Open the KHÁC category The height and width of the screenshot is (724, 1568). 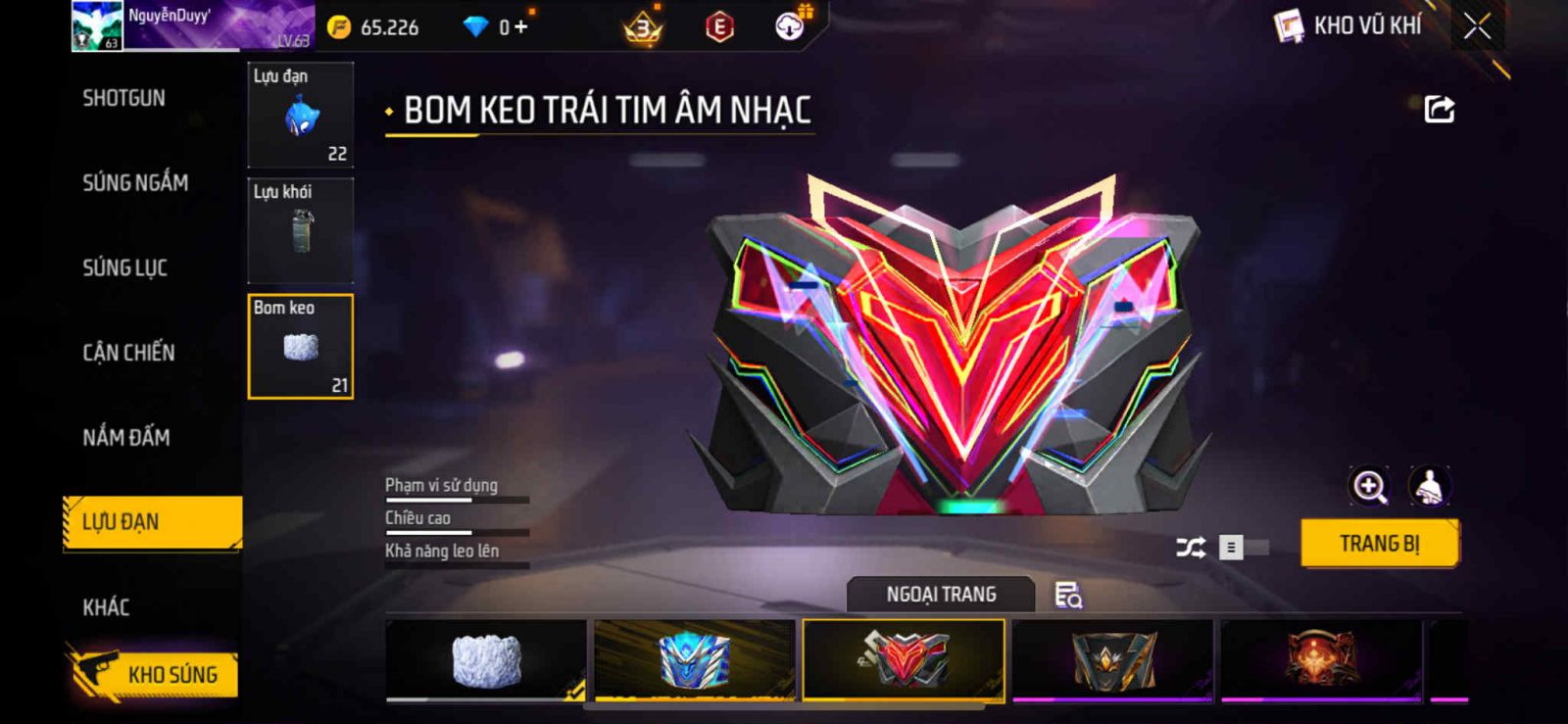pyautogui.click(x=106, y=607)
